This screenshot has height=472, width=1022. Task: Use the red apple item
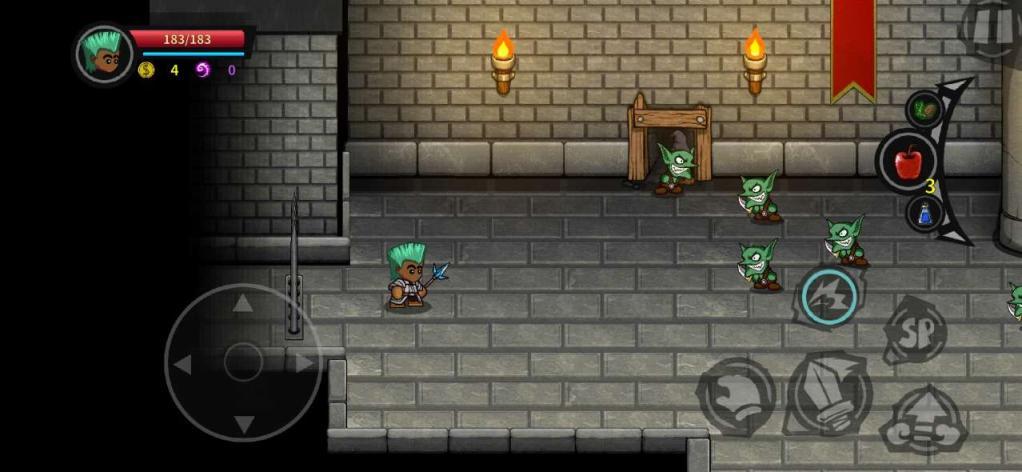[x=908, y=161]
